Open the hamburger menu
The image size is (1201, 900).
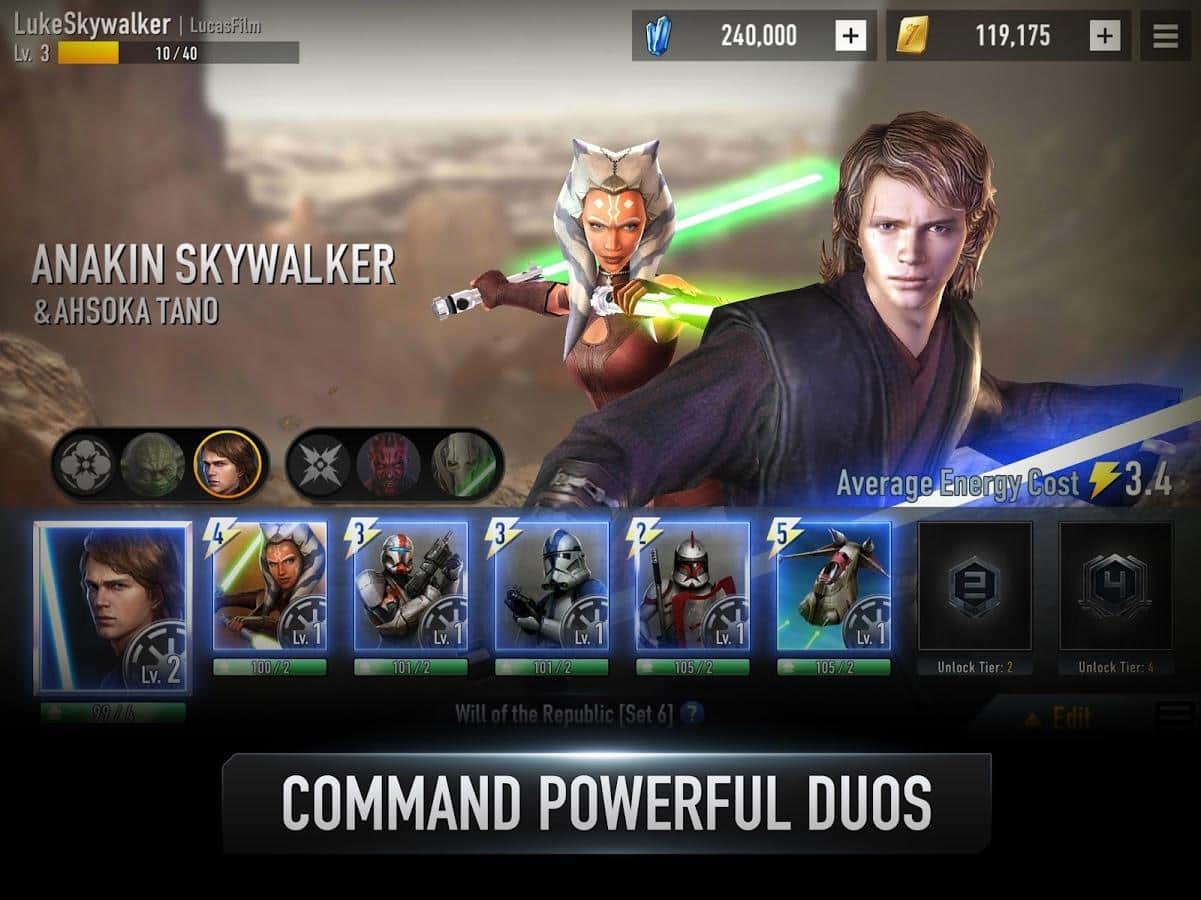pyautogui.click(x=1166, y=36)
